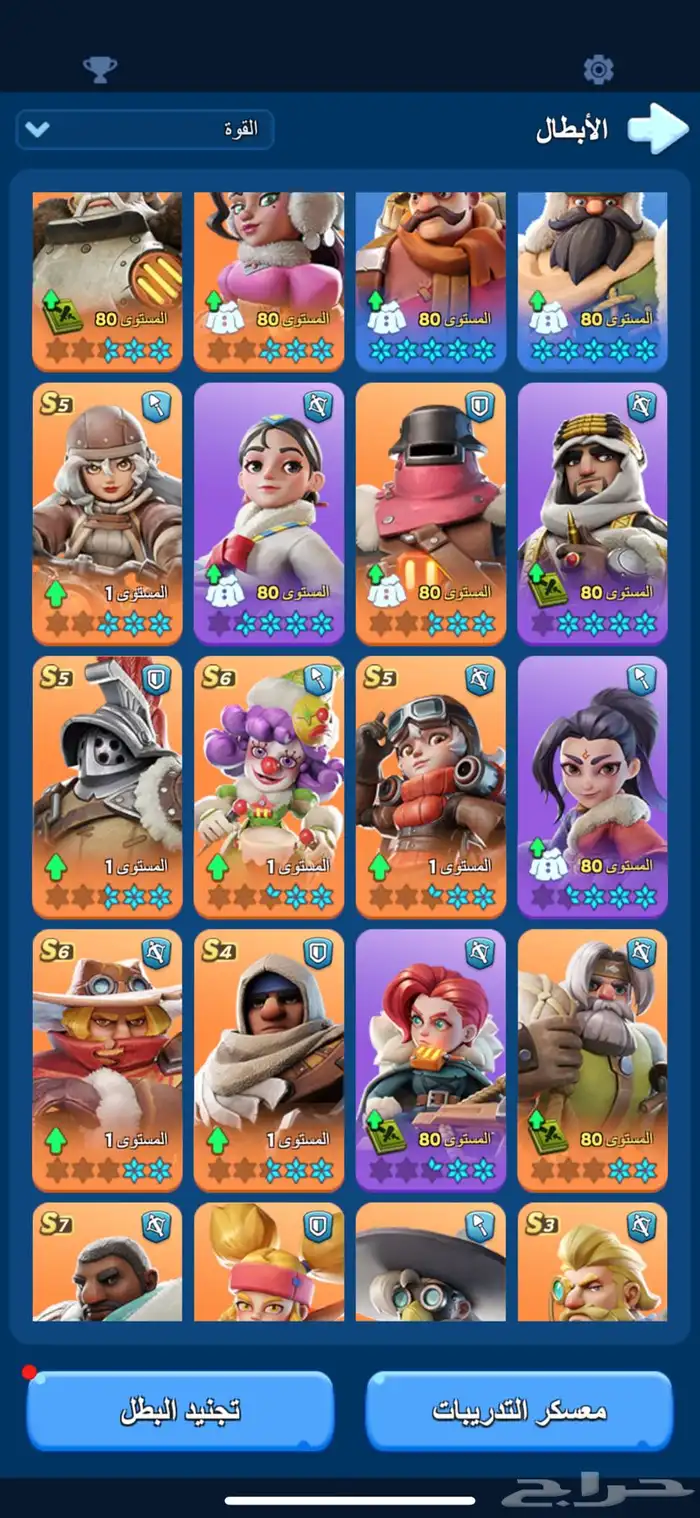
Task: Open معسكر التدريبات training camp
Action: 519,1410
